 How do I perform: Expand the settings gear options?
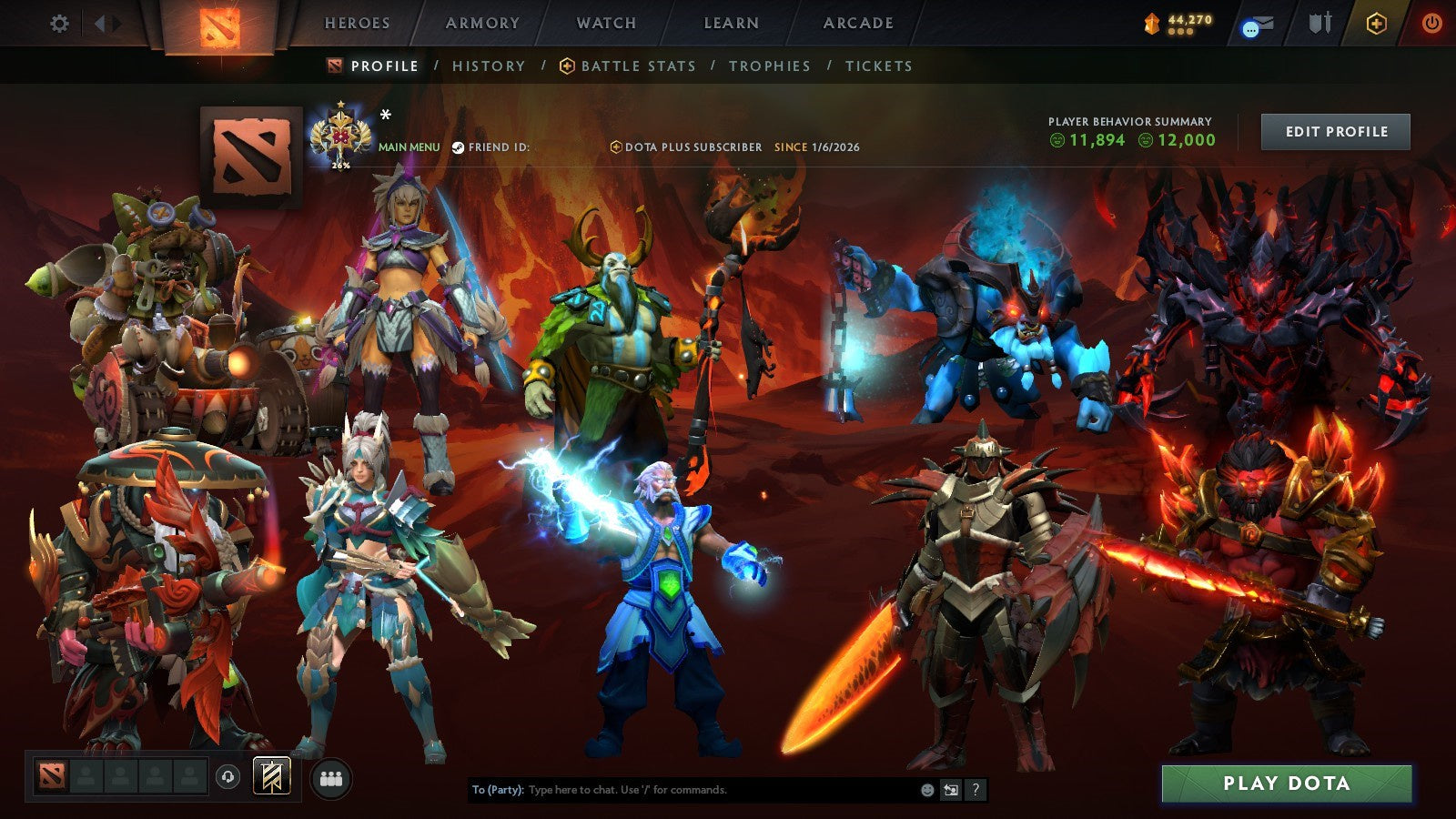(60, 25)
